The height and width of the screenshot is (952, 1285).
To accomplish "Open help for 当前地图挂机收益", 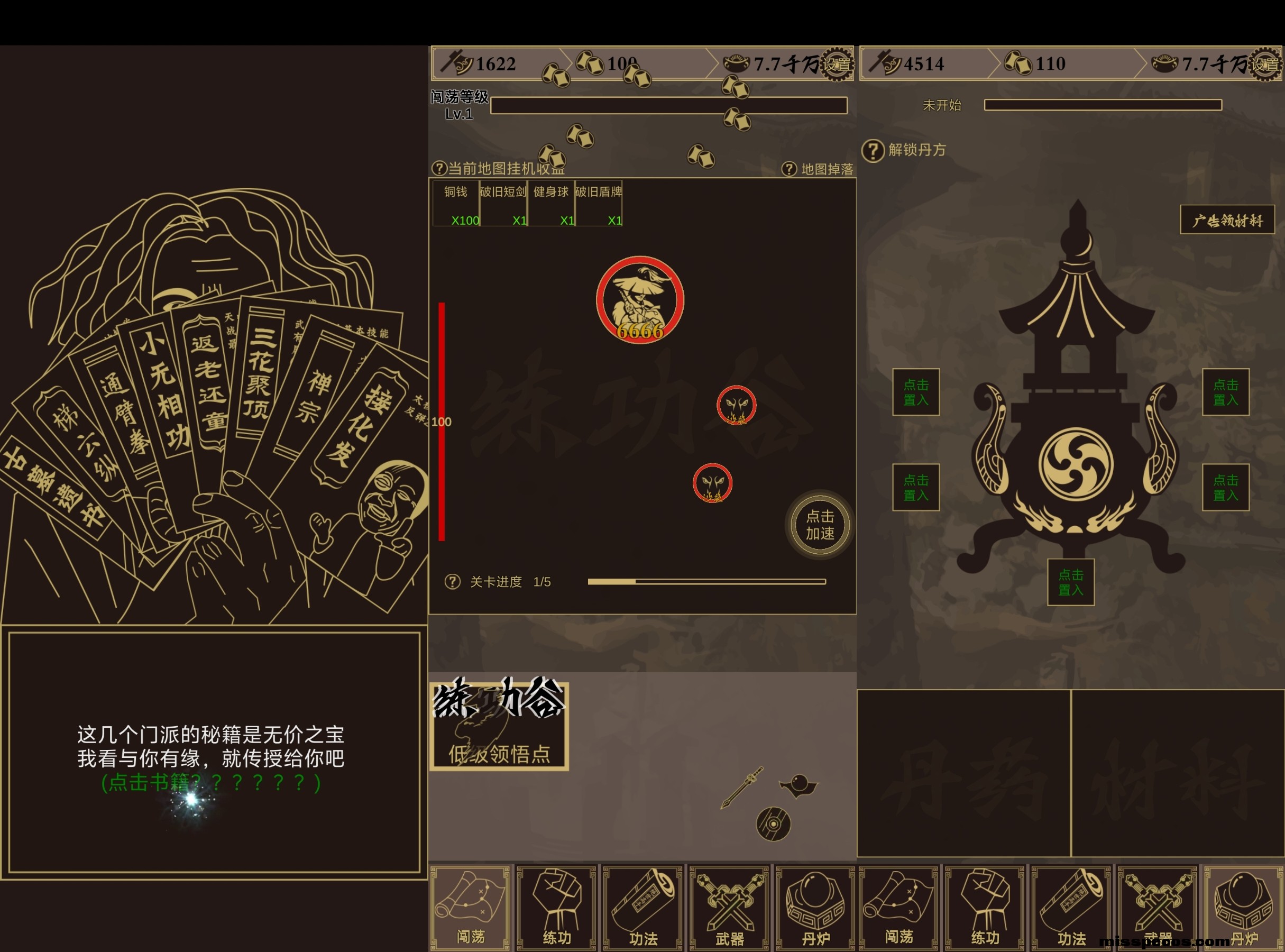I will point(439,168).
